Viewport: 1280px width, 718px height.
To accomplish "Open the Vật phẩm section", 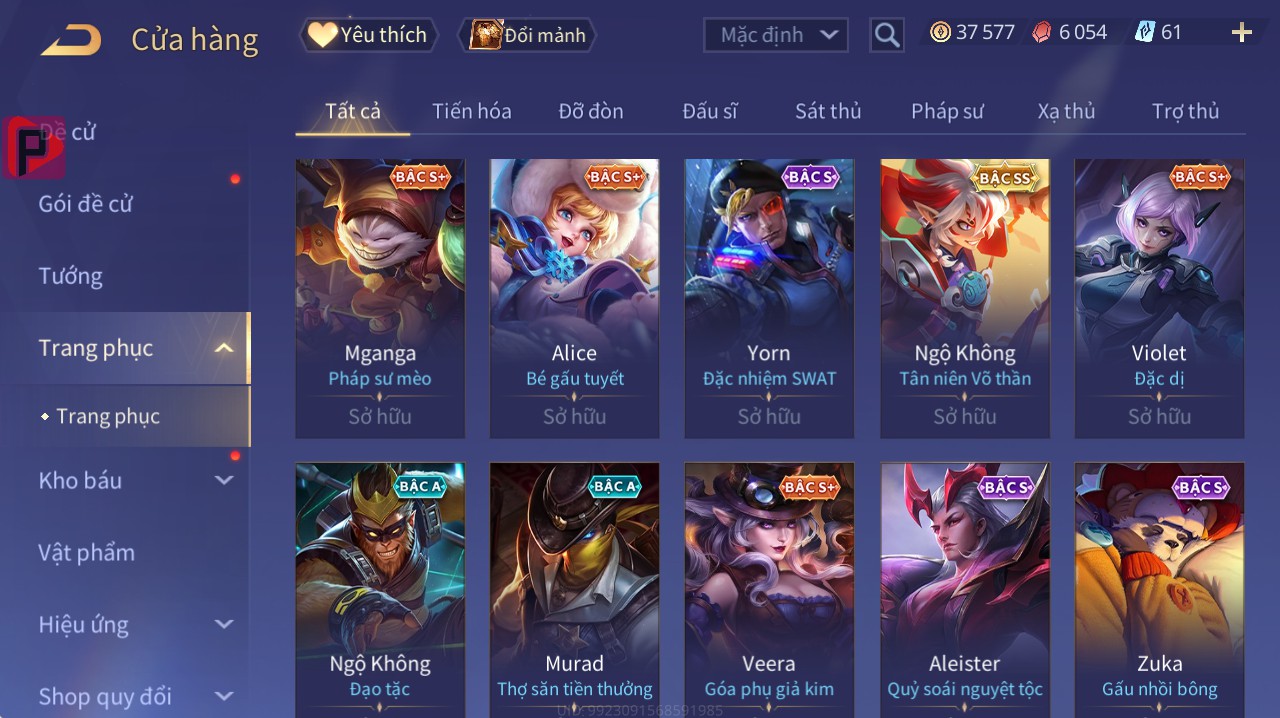I will pyautogui.click(x=86, y=553).
